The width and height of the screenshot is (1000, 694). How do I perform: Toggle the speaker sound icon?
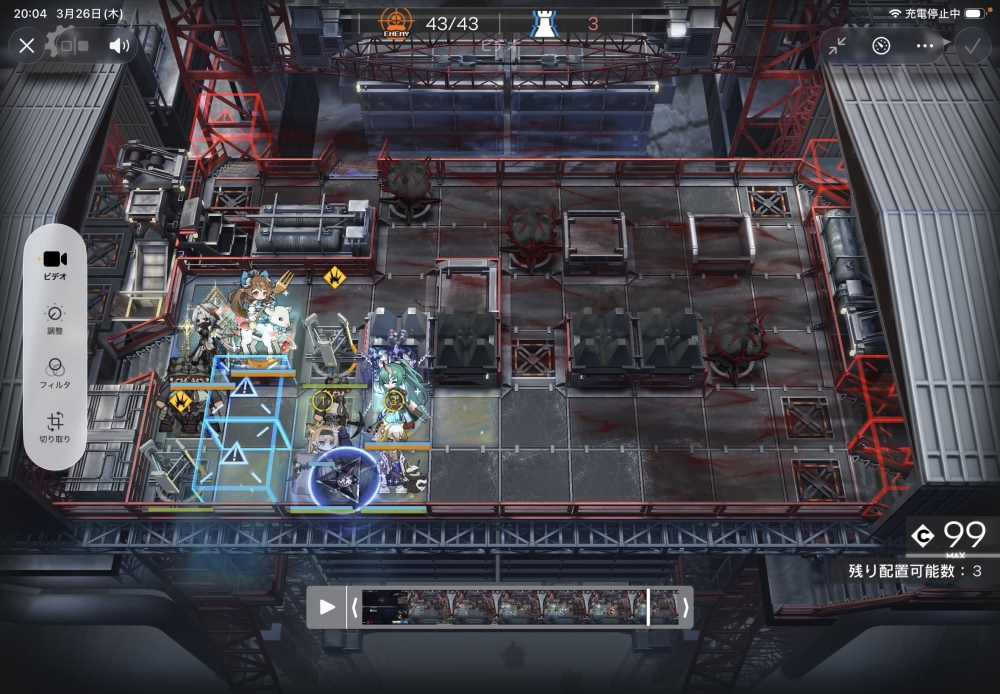(x=120, y=46)
